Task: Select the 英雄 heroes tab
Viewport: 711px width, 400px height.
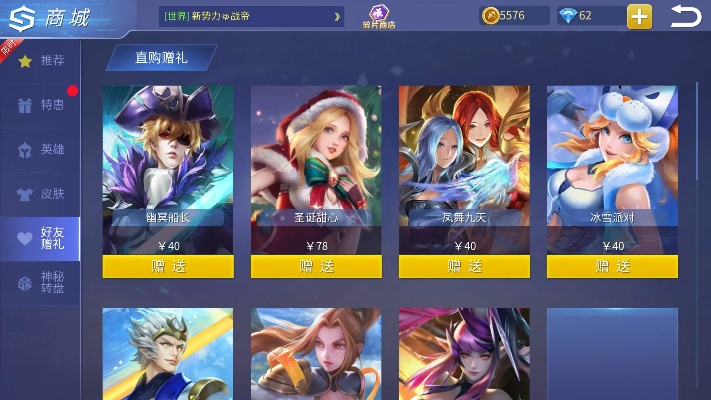Action: coord(41,149)
